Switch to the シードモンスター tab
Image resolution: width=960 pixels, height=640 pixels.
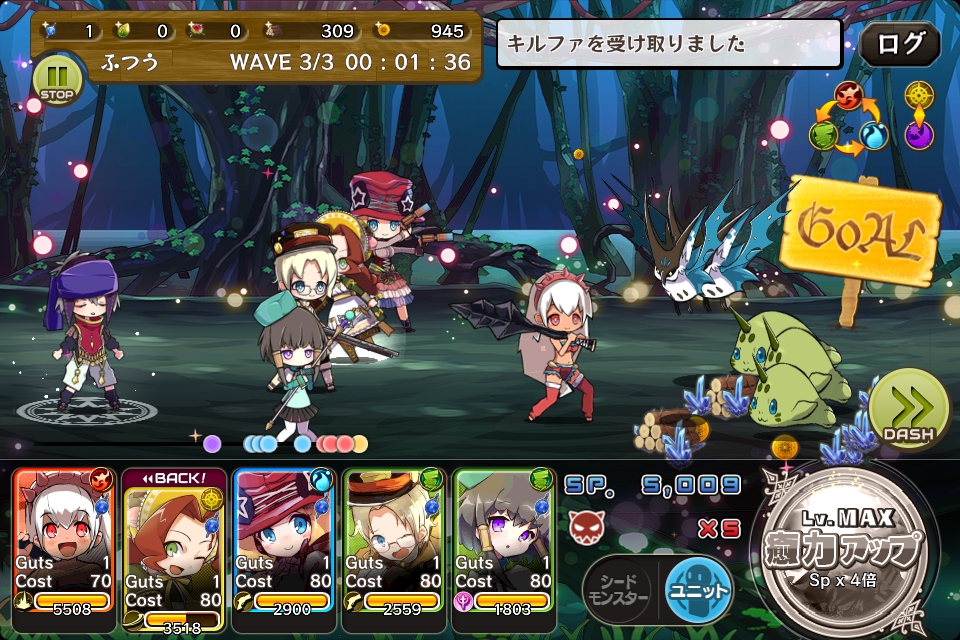(x=616, y=589)
